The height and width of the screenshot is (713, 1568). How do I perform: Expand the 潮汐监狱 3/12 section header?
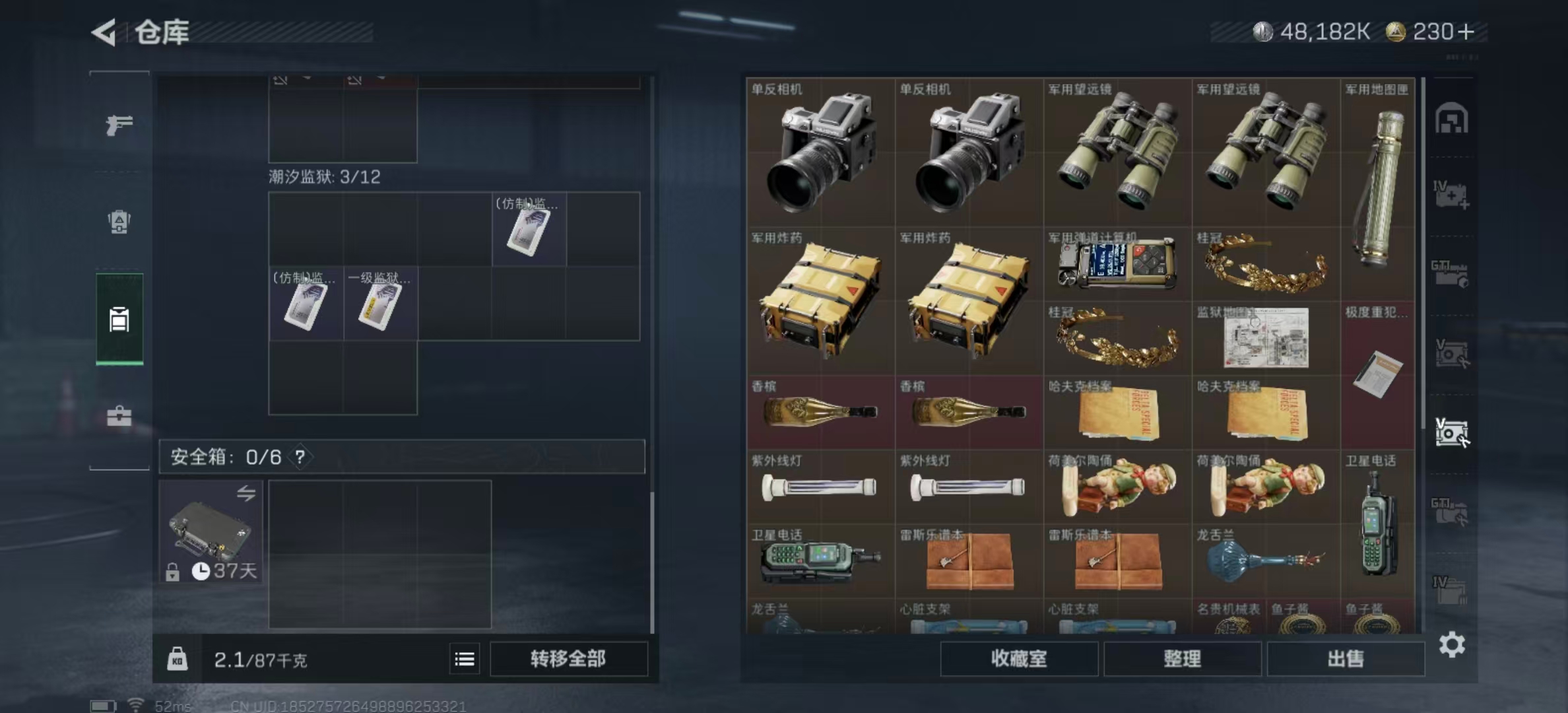tap(322, 177)
